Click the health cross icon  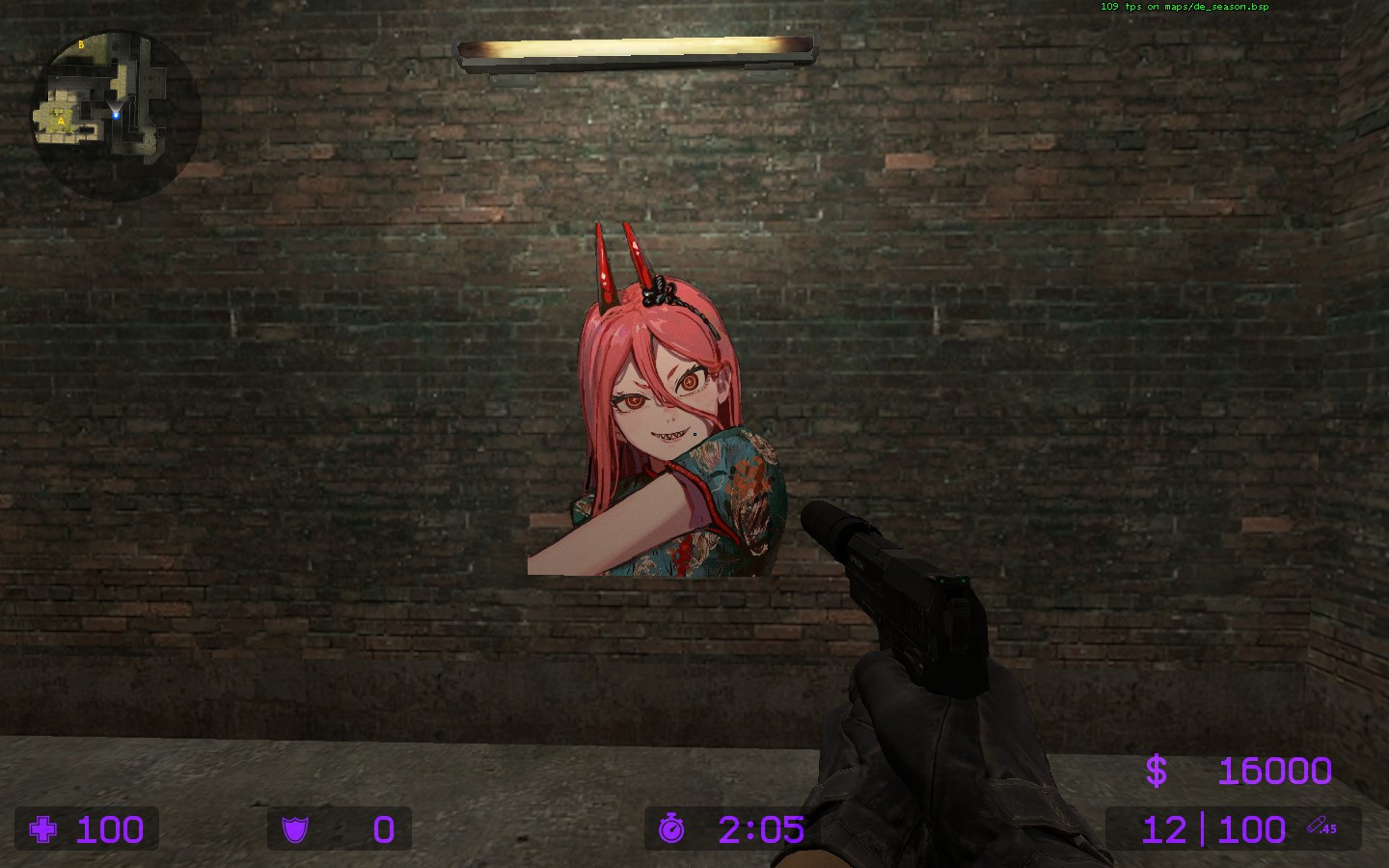(41, 829)
